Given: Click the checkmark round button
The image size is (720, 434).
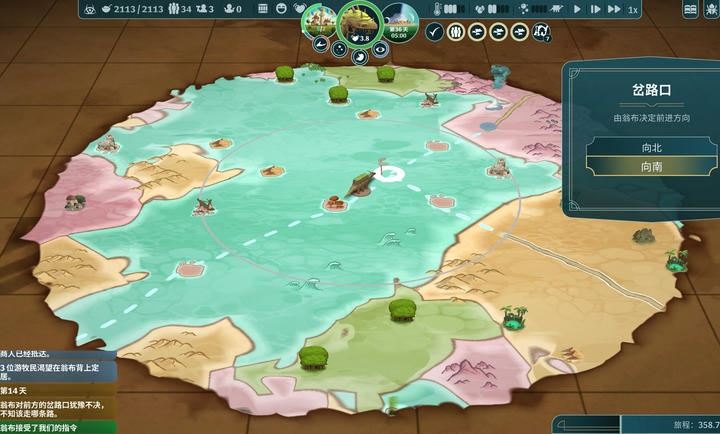Looking at the screenshot, I should click(x=434, y=32).
